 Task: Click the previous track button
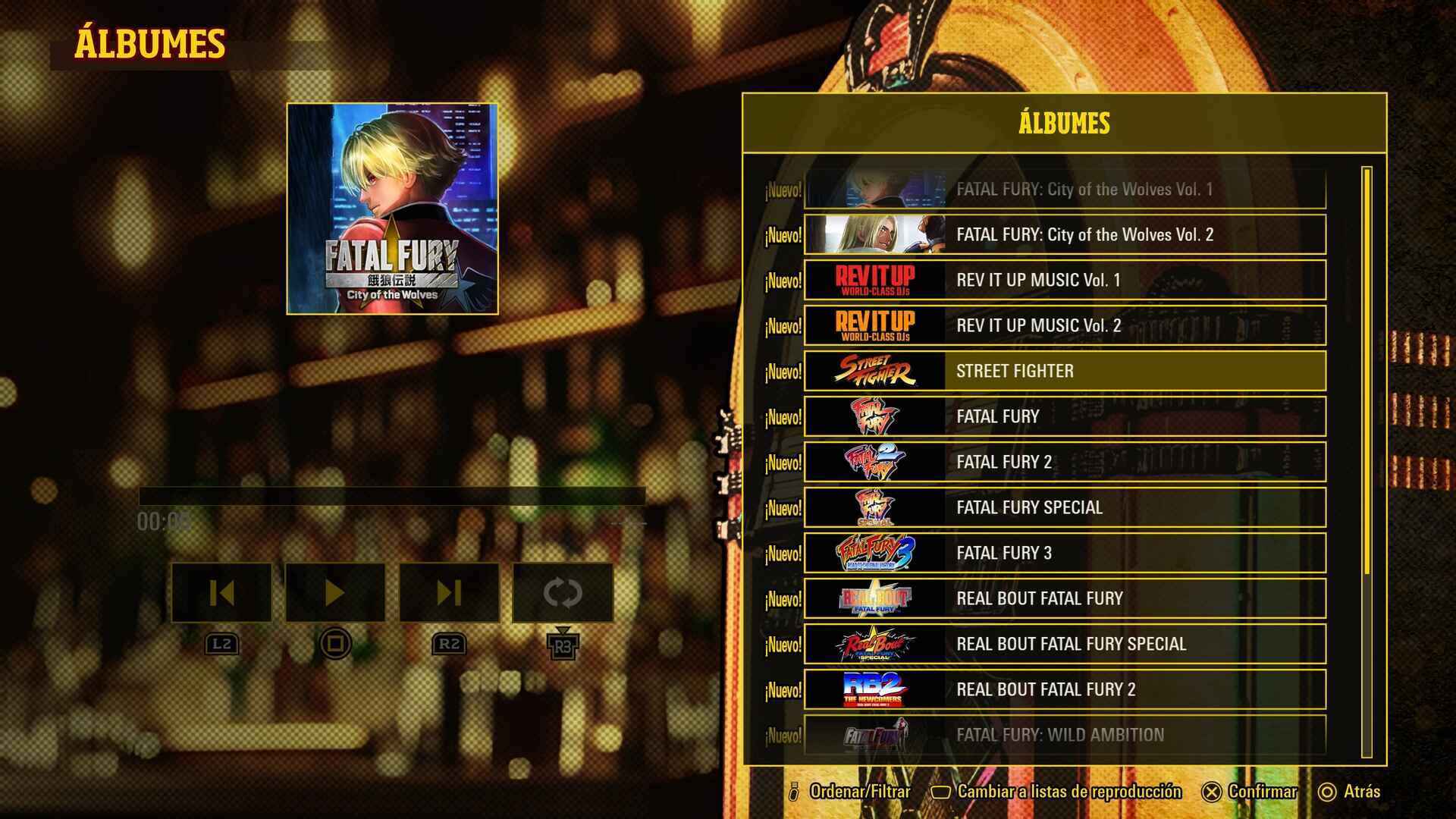pos(221,592)
